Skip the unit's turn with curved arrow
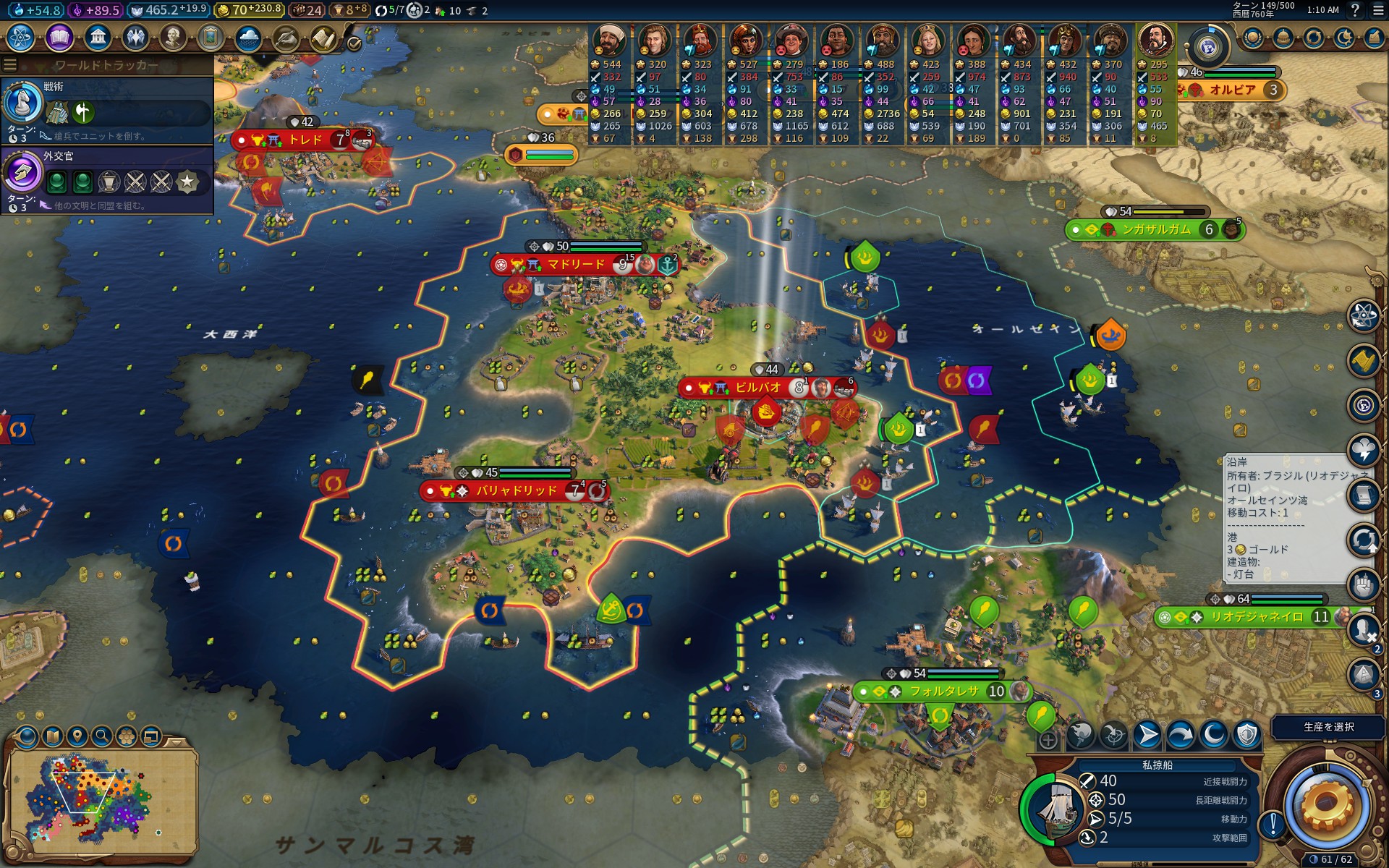 click(1180, 736)
